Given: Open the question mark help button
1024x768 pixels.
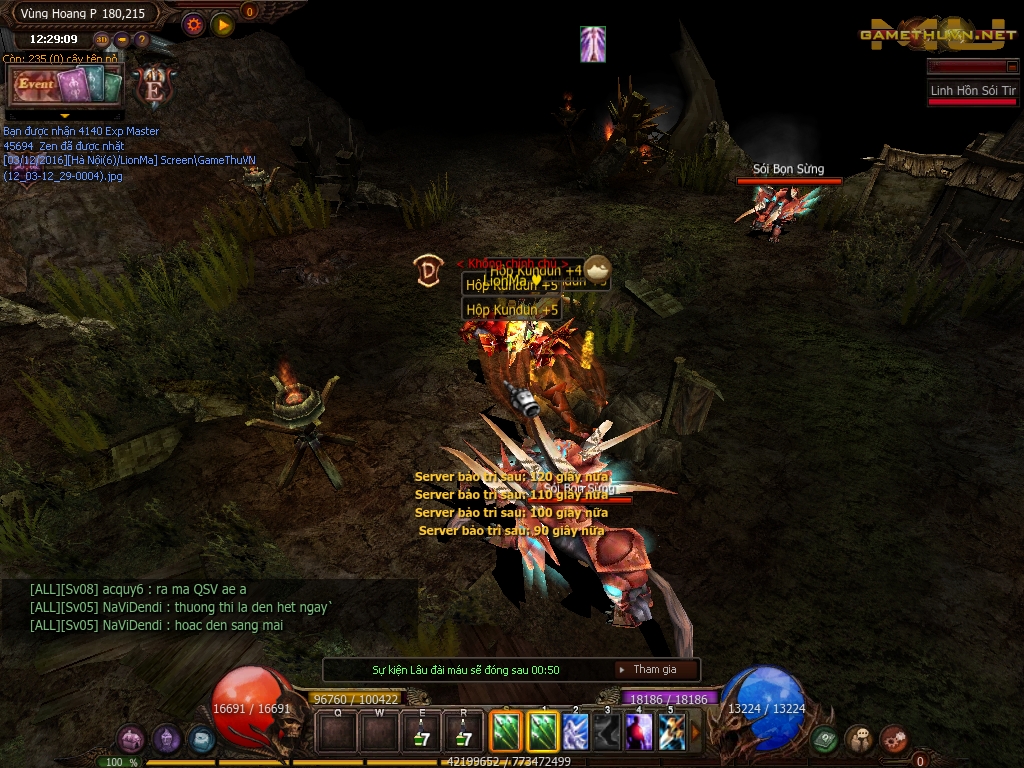Looking at the screenshot, I should (141, 40).
